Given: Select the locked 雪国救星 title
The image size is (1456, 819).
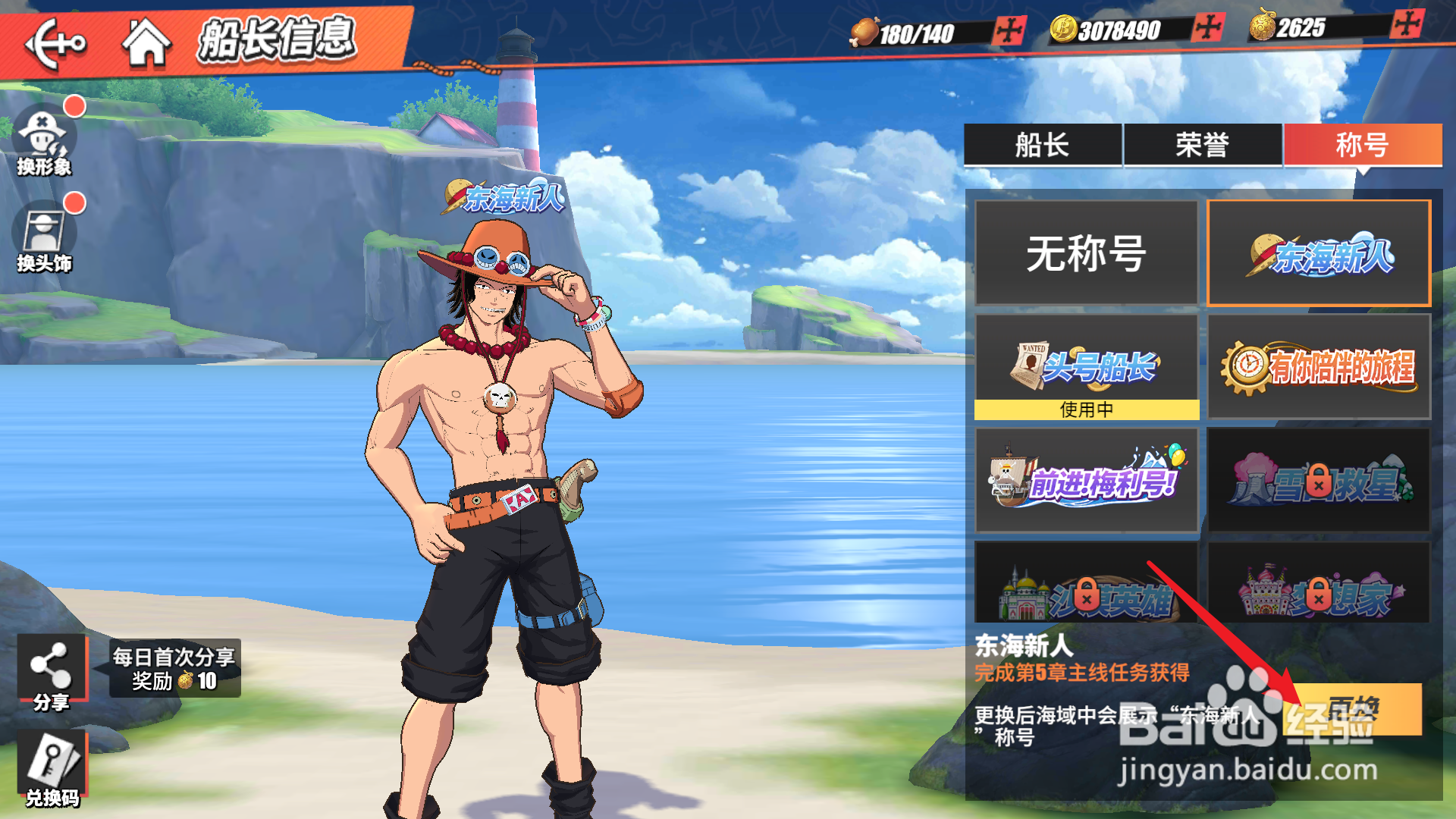Looking at the screenshot, I should 1319,479.
